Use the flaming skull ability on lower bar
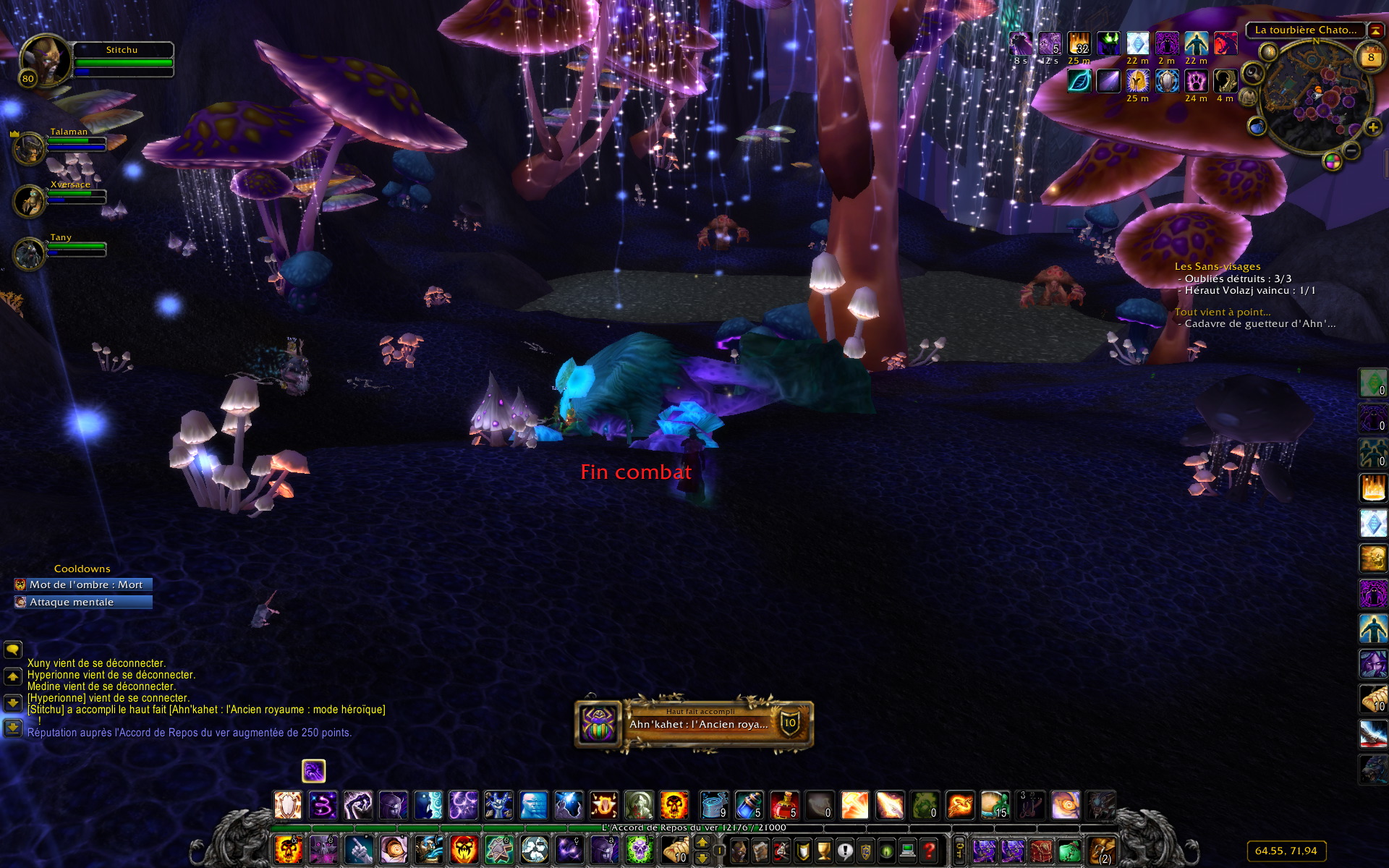This screenshot has height=868, width=1389. coord(288,850)
